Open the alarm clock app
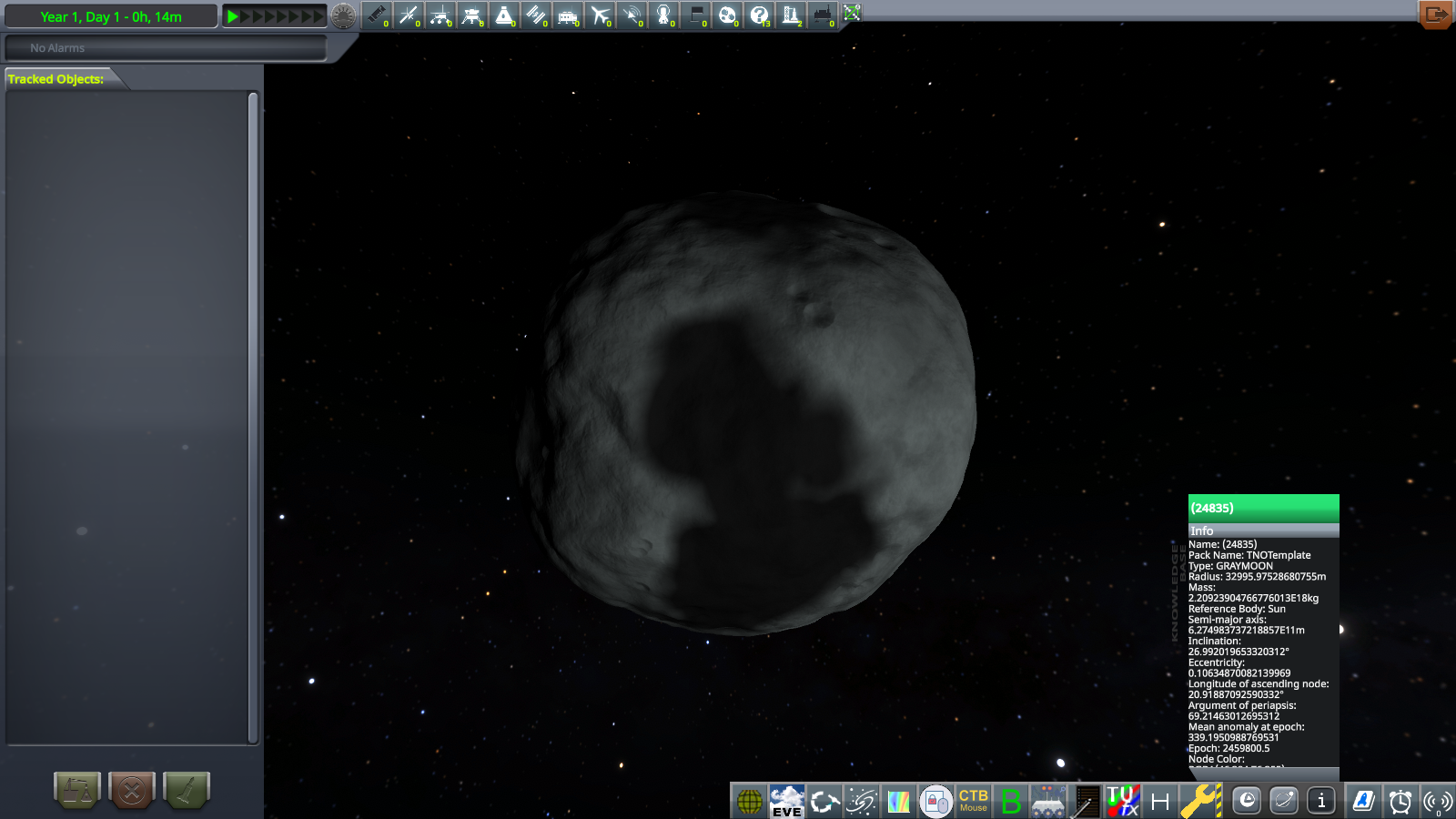The height and width of the screenshot is (819, 1456). tap(1400, 802)
